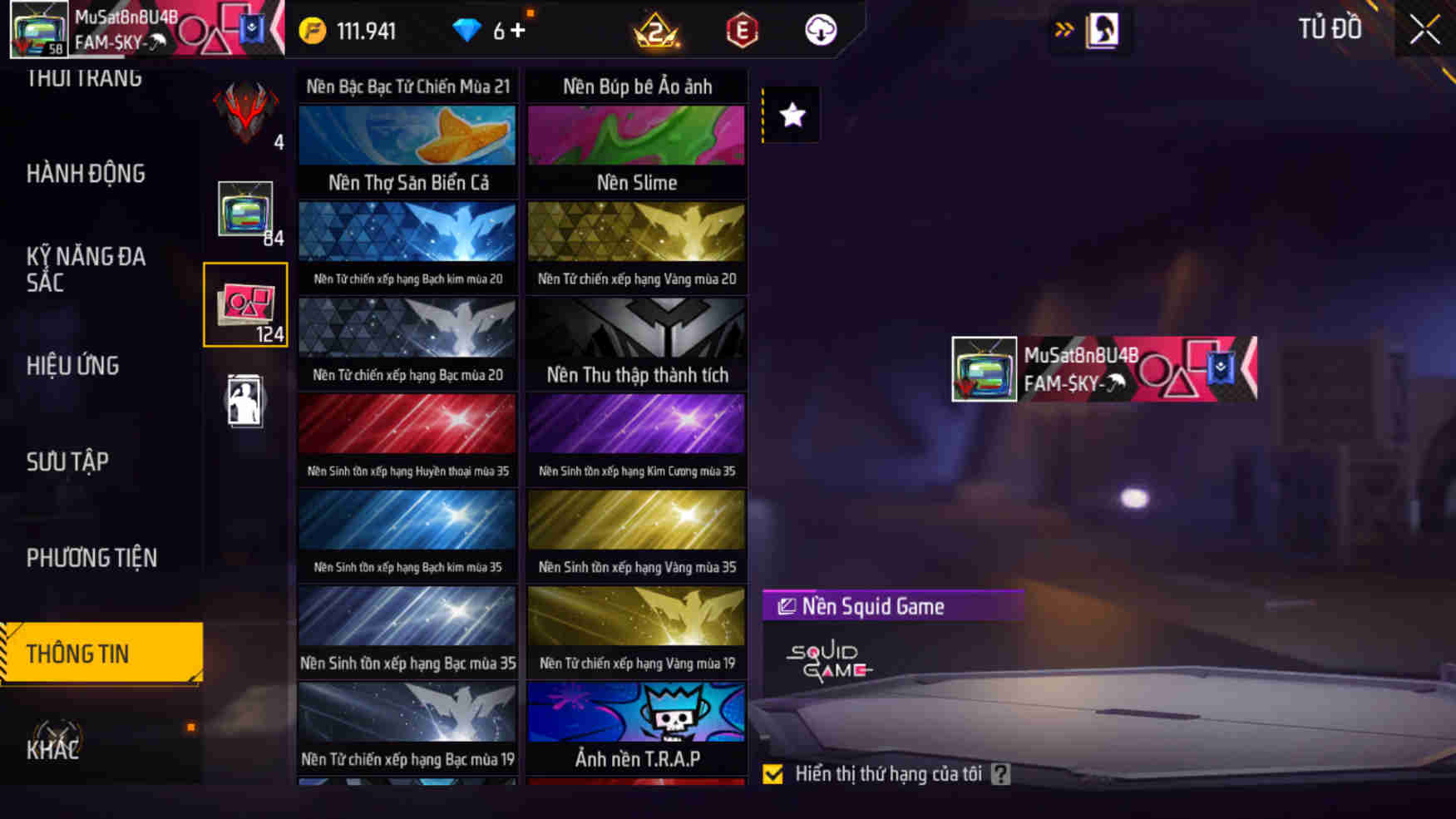The image size is (1456, 819).
Task: Select the Squid Game card collection icon showing 124
Action: click(x=245, y=303)
